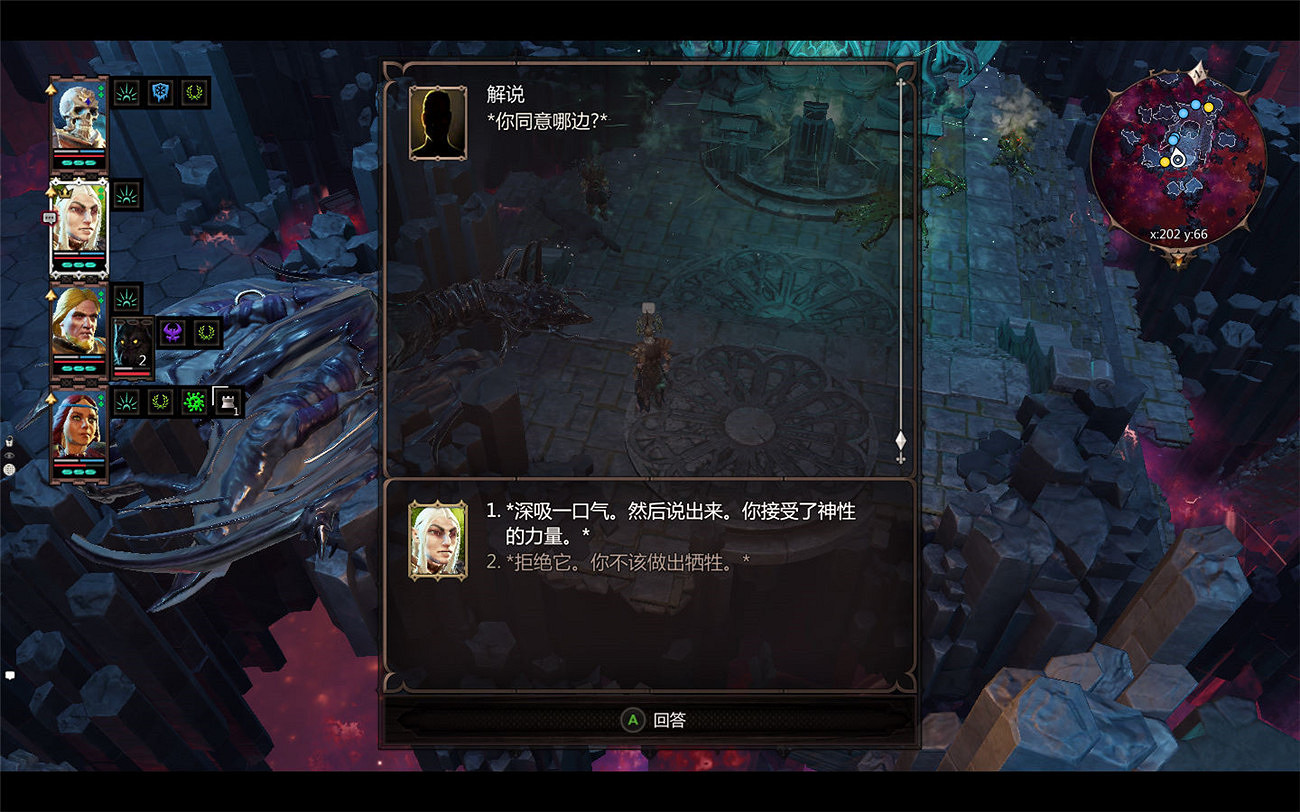
Task: Click the red speech bubble beside the elf portrait
Action: tap(49, 215)
